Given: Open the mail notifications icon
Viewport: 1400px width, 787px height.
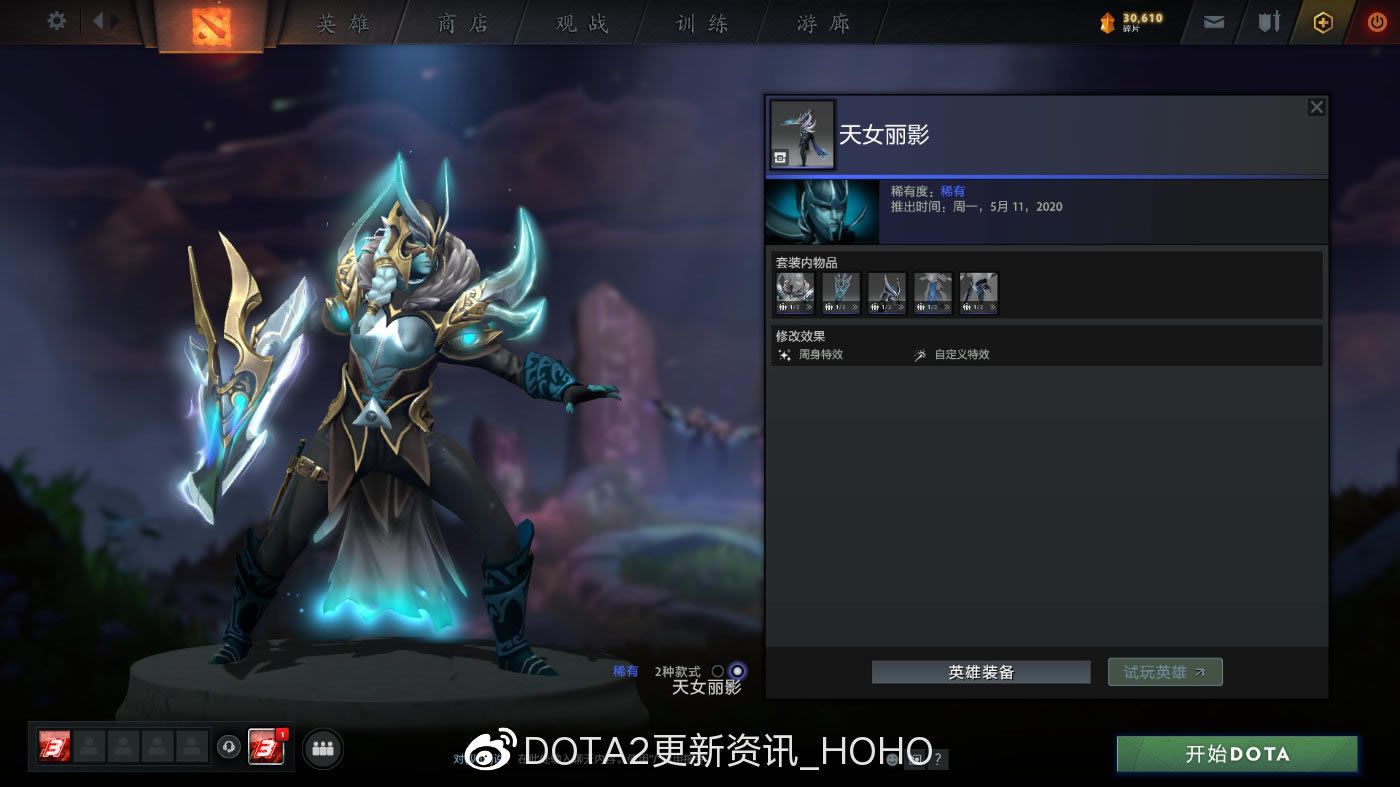Looking at the screenshot, I should (x=1213, y=21).
